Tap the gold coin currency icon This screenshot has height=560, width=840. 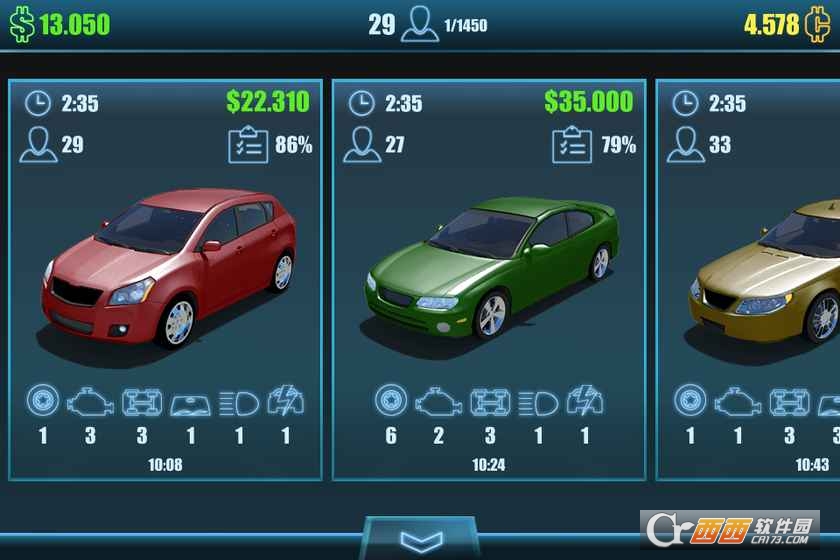817,25
